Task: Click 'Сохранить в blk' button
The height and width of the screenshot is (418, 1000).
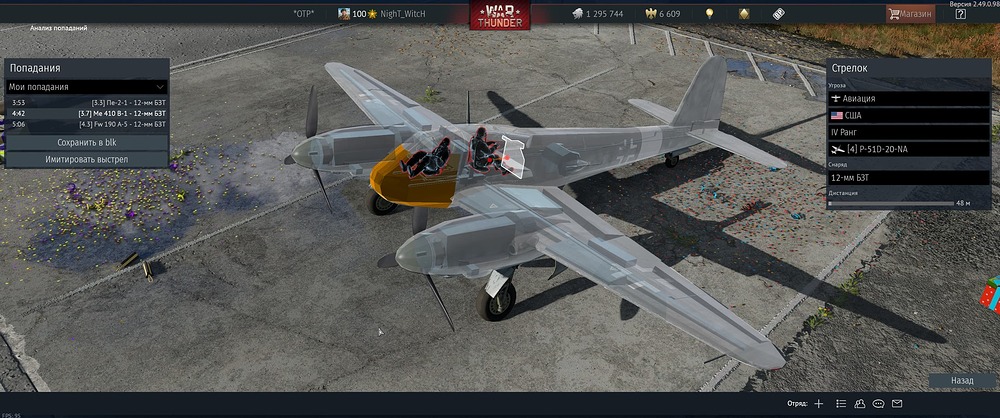Action: [x=86, y=143]
